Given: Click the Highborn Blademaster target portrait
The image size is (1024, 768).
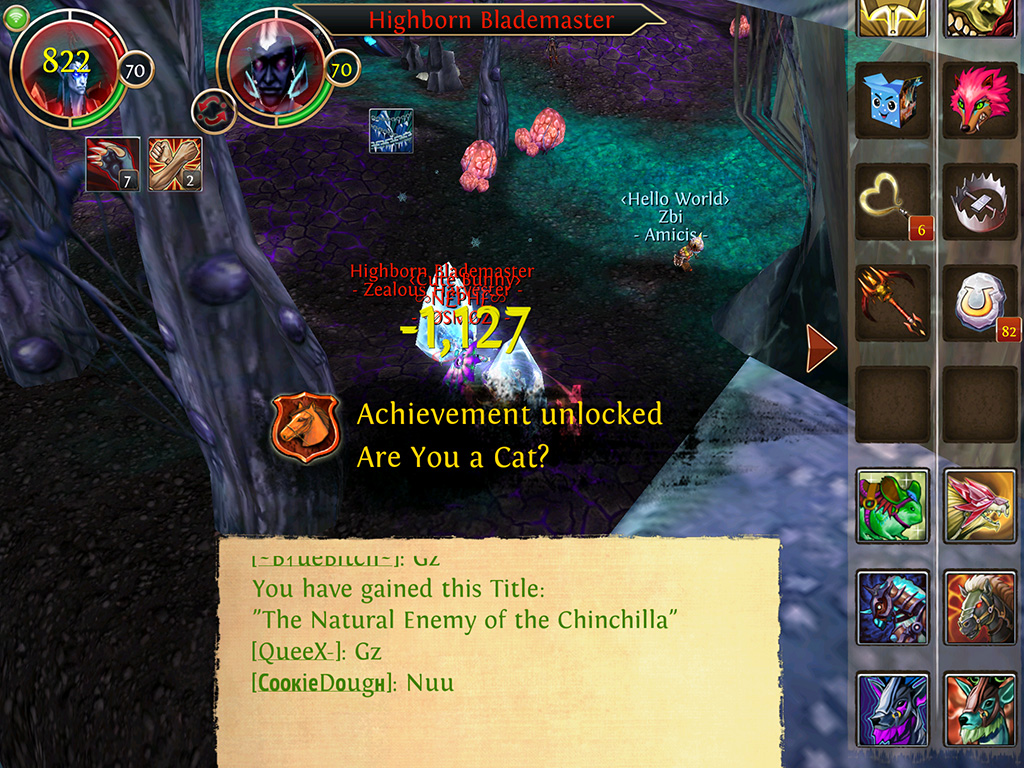Looking at the screenshot, I should (x=272, y=68).
